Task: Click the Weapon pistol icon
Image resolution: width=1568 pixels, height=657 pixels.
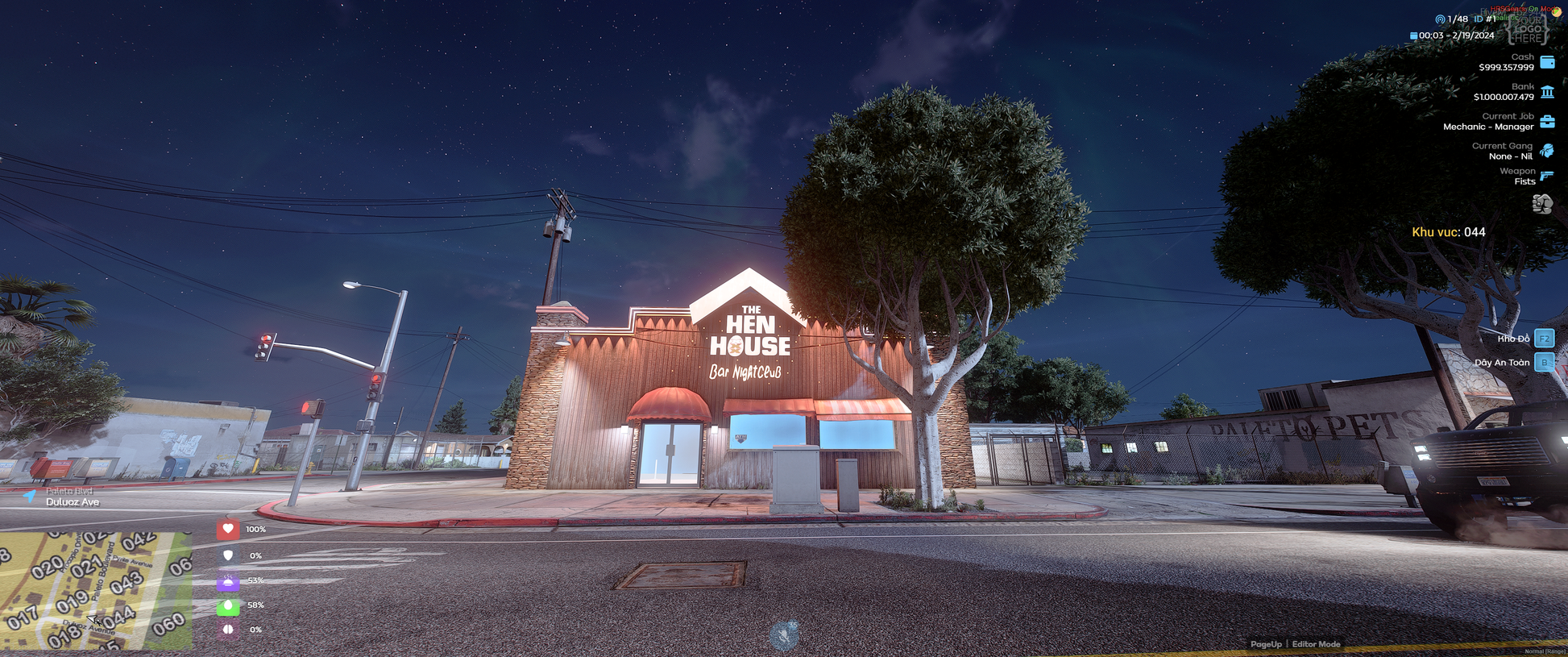Action: 1547,176
